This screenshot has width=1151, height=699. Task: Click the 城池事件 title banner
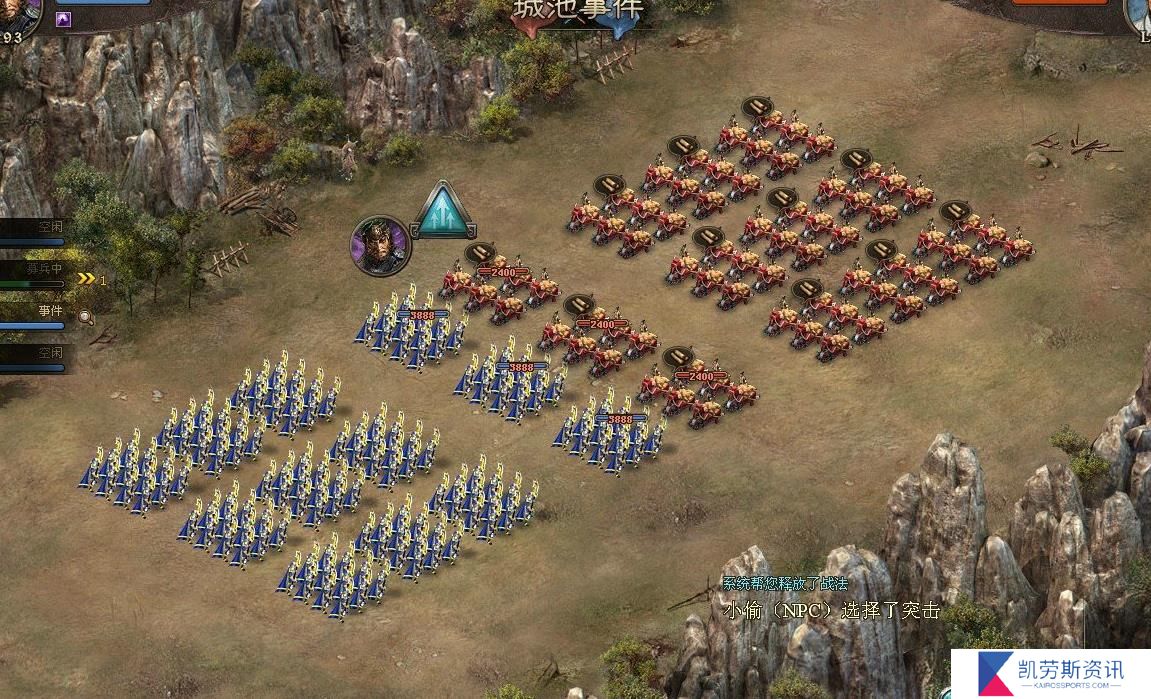click(x=579, y=12)
